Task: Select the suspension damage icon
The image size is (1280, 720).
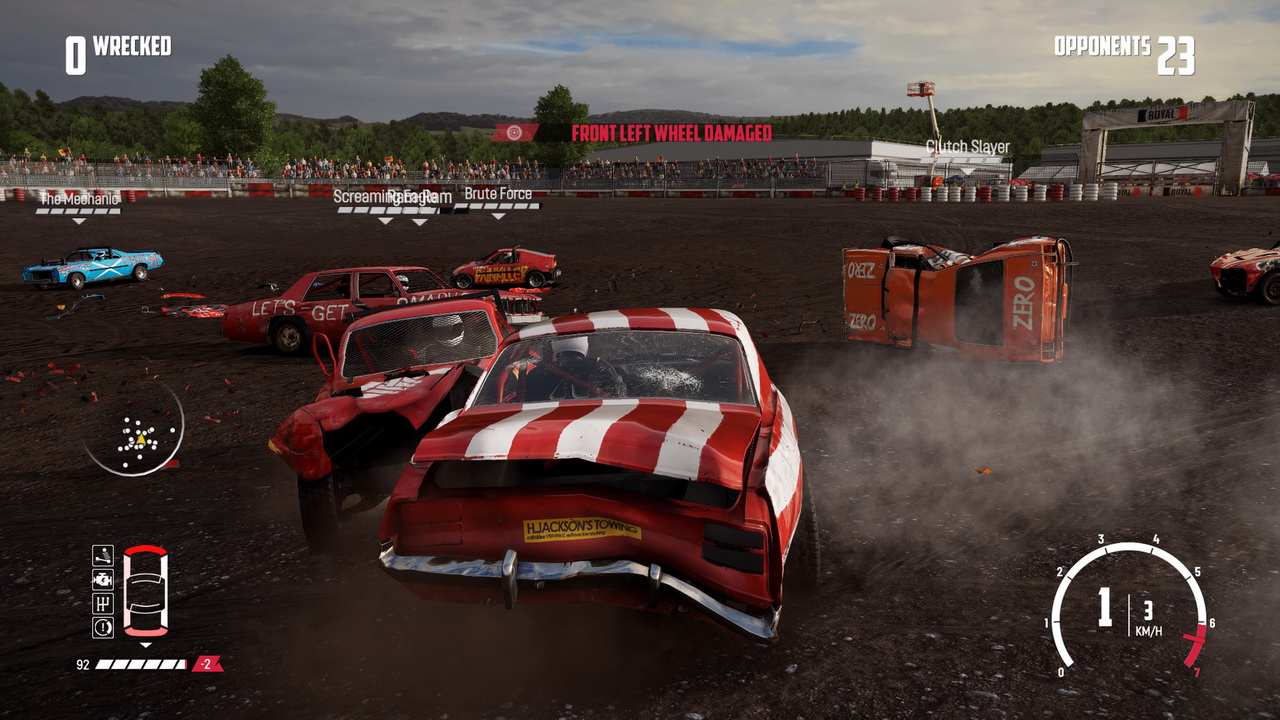Action: point(102,555)
